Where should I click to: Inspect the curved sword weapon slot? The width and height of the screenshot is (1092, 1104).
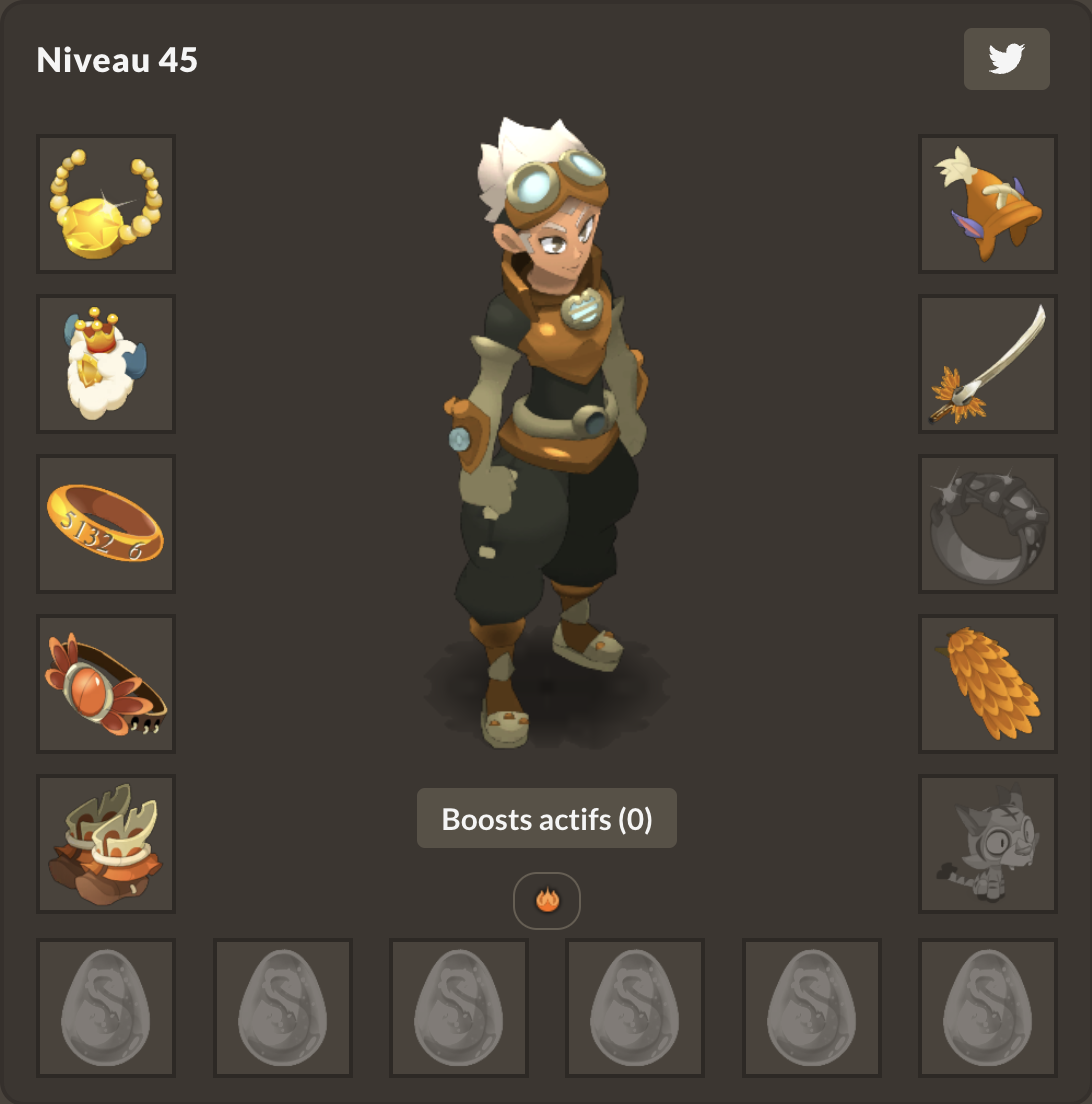988,364
